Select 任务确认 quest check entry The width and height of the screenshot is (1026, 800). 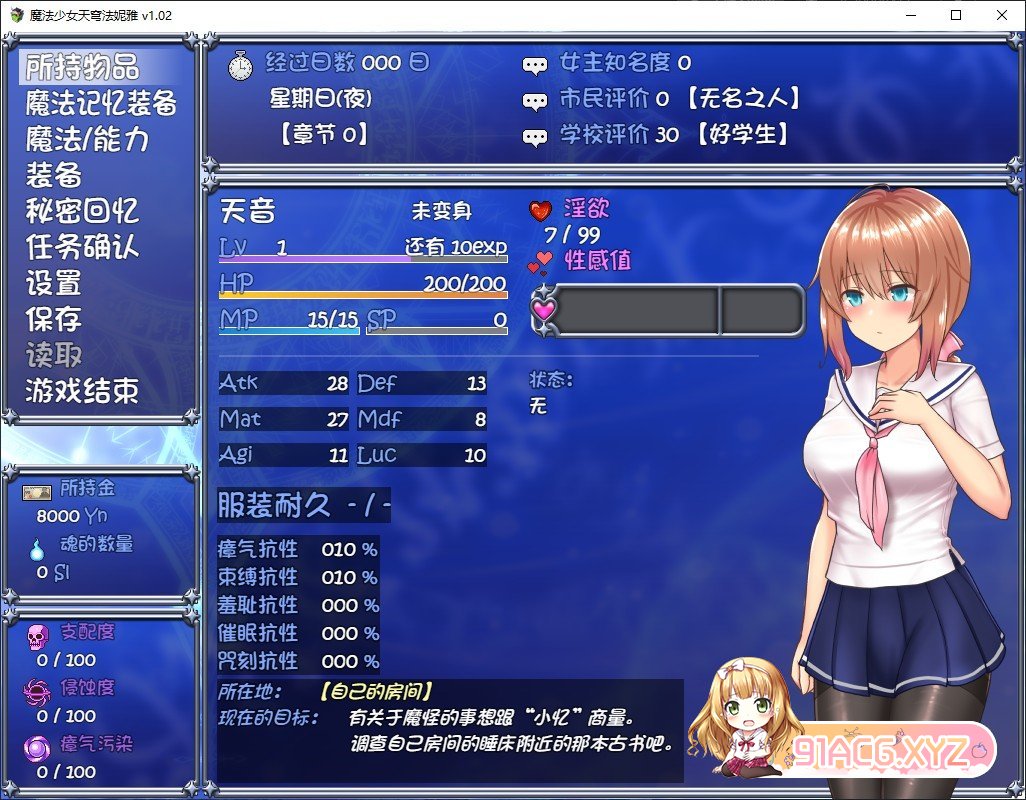point(82,247)
